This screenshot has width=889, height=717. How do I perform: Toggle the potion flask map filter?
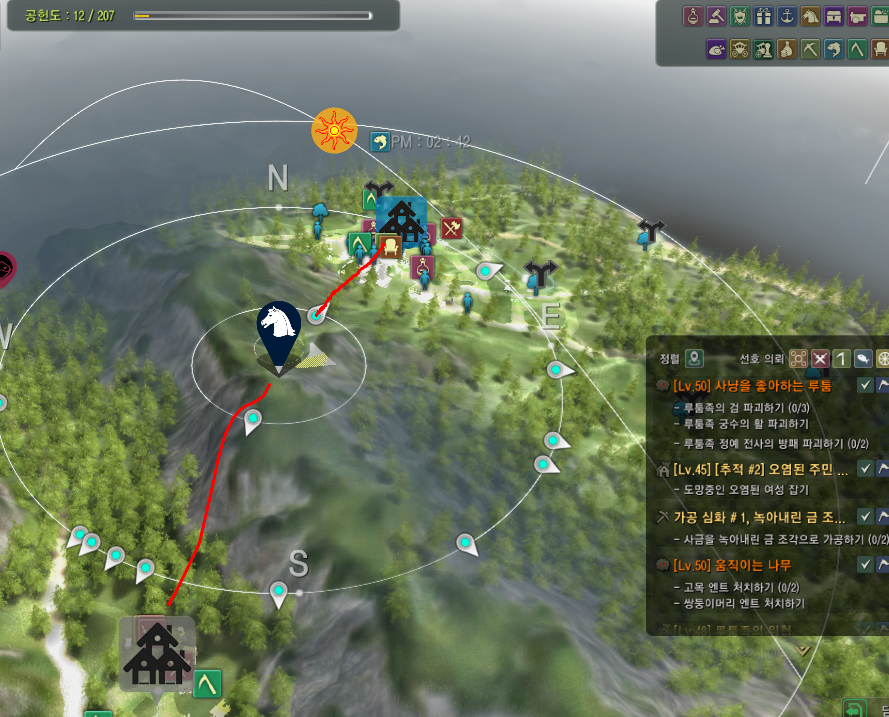click(x=692, y=17)
